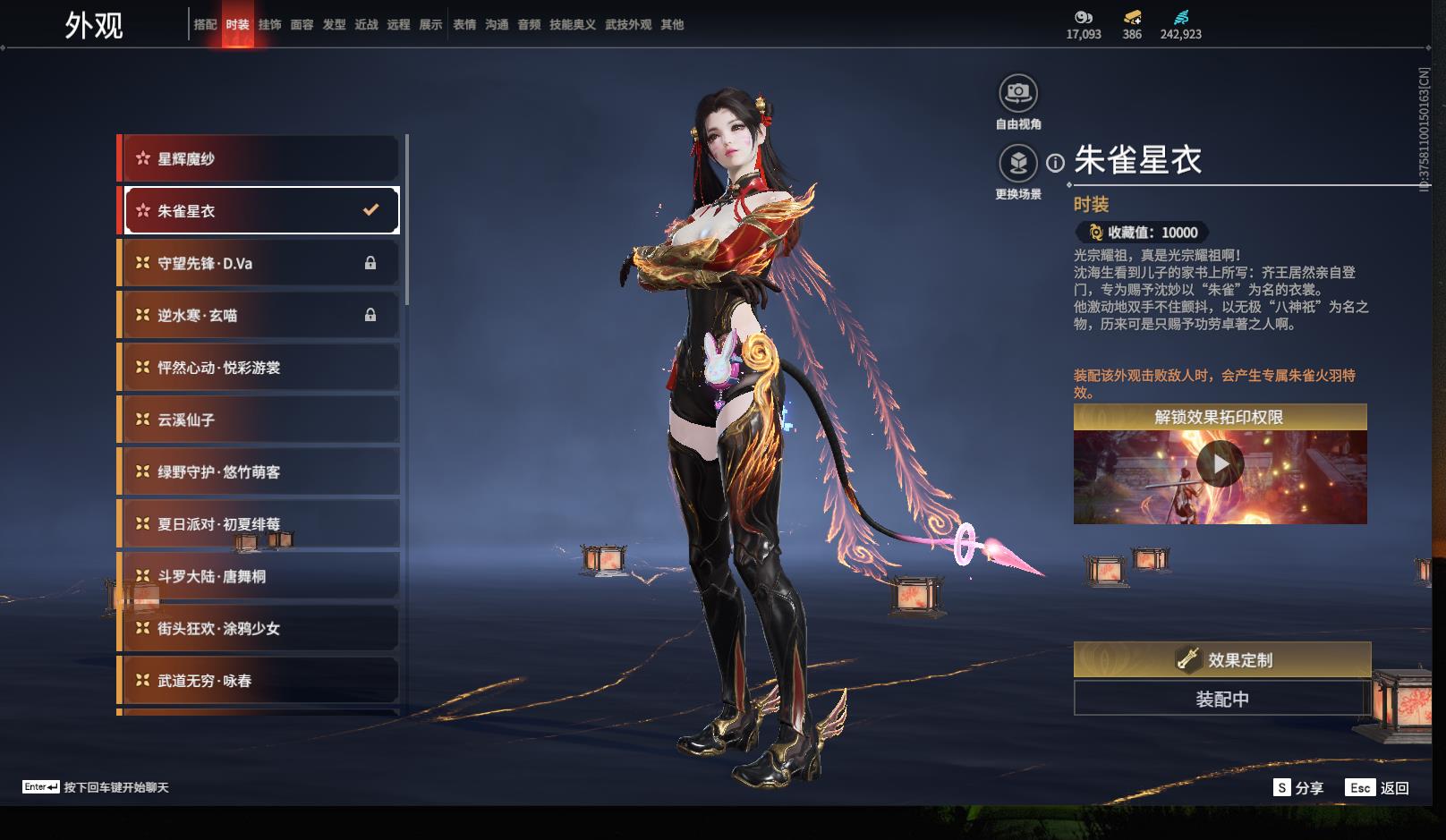
Task: Click the 更换场景 scene change icon
Action: coord(1017,164)
